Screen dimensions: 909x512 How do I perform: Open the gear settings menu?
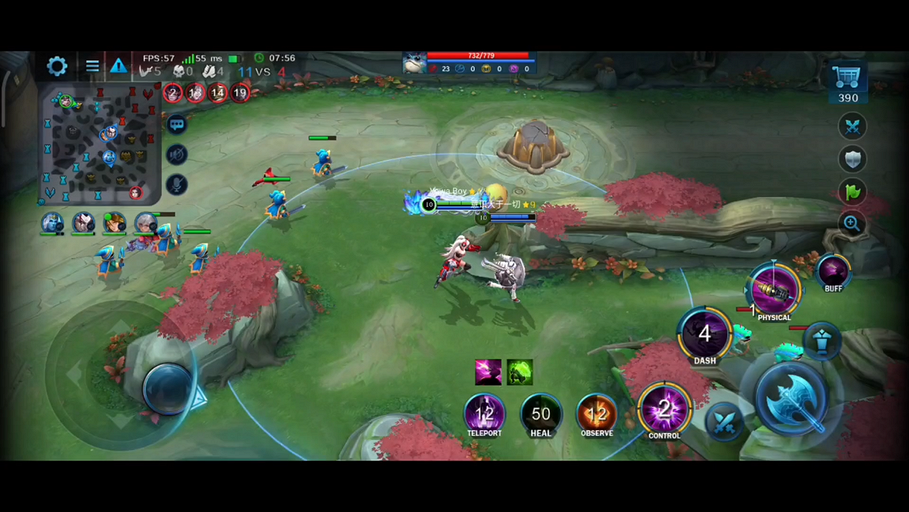coord(57,66)
